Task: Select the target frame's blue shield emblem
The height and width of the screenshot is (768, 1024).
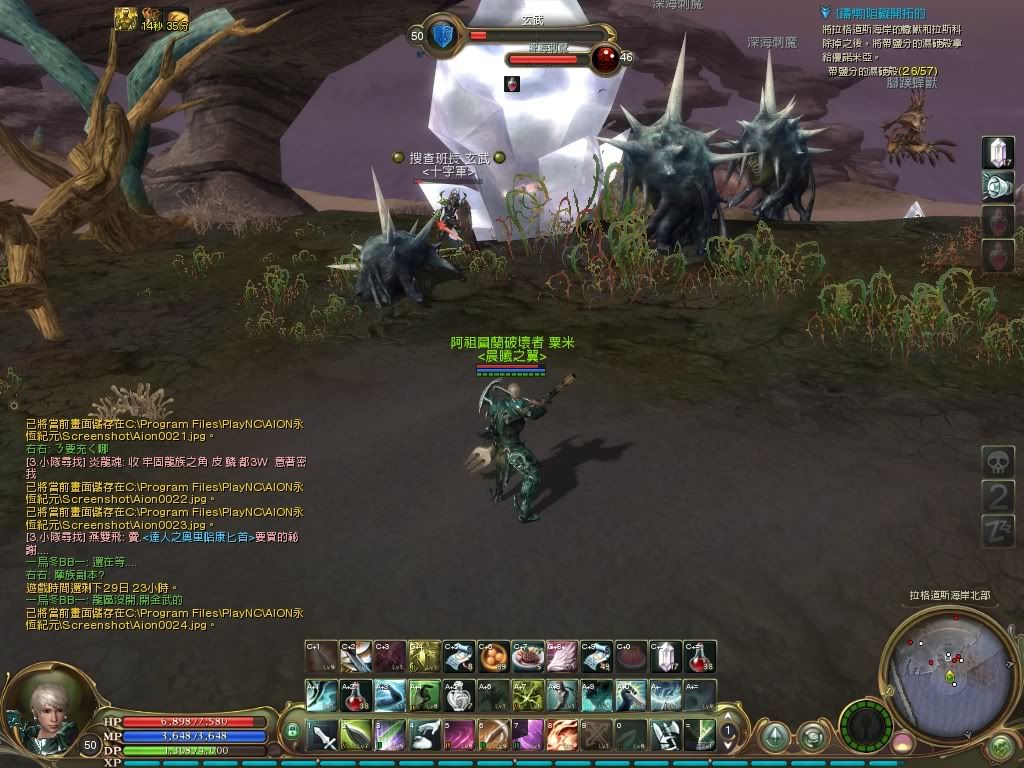Action: pos(445,35)
